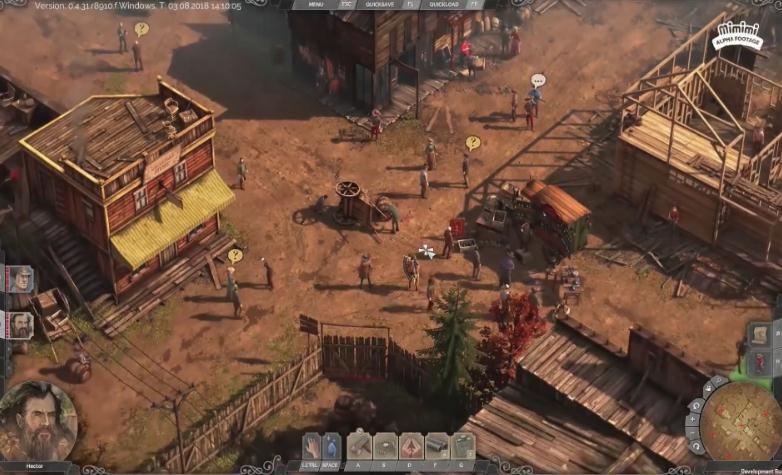Open the Menu button in top bar
The height and width of the screenshot is (475, 782).
[315, 4]
